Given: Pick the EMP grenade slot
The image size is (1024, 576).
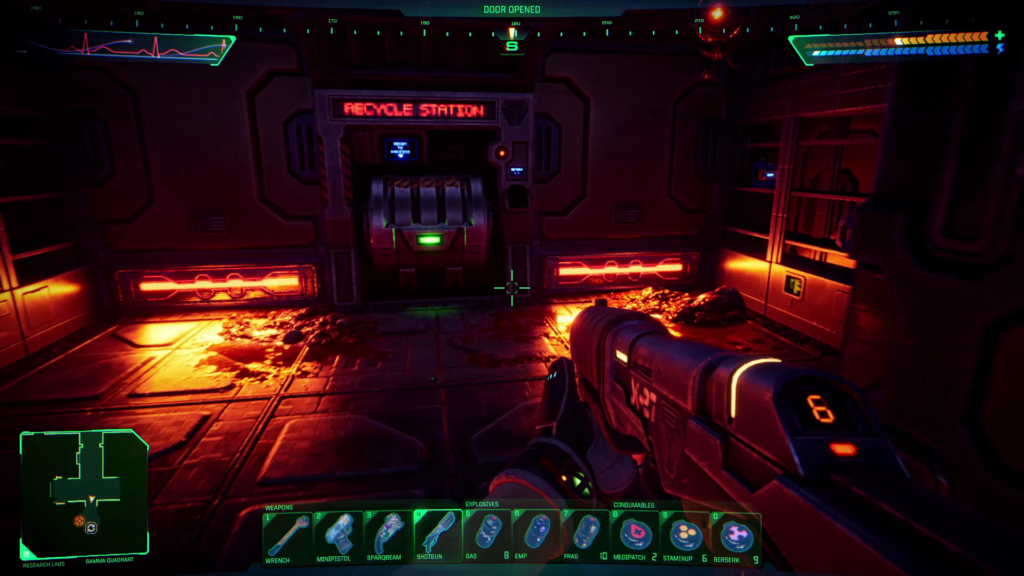Looking at the screenshot, I should click(x=537, y=535).
